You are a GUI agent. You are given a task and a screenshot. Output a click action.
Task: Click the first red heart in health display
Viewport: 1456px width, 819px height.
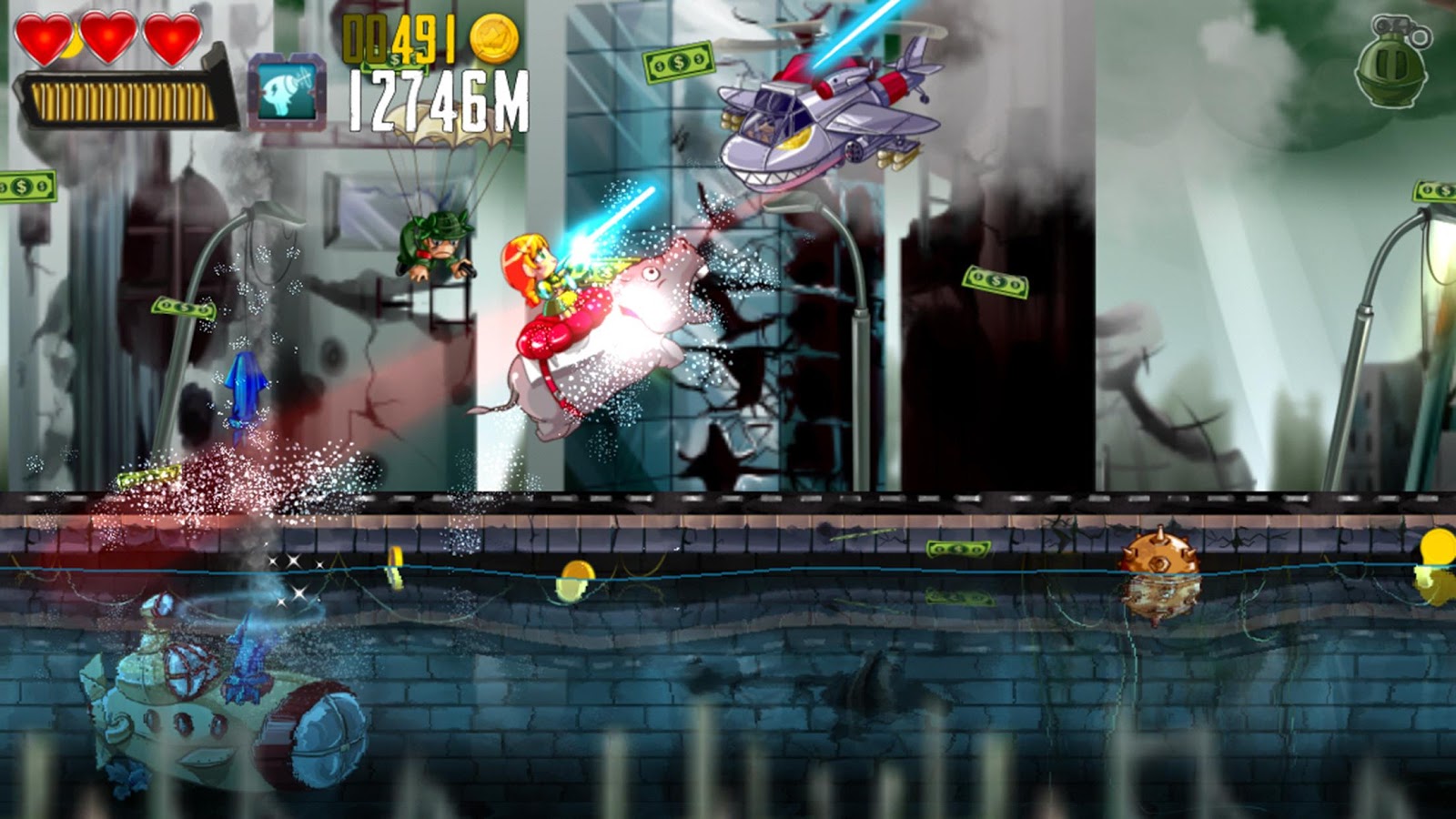coord(43,38)
